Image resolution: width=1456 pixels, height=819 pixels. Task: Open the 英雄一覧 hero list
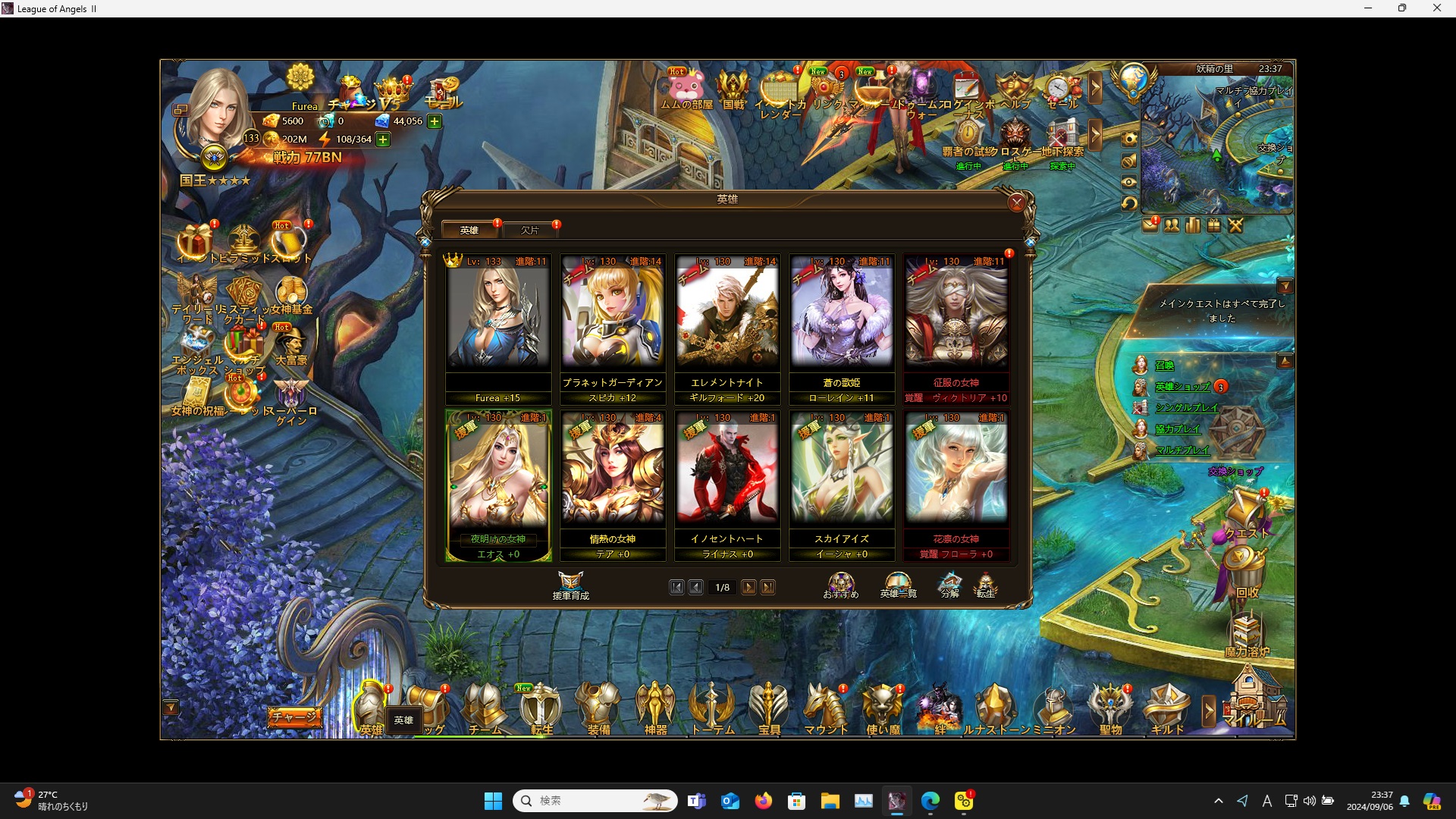click(x=898, y=585)
